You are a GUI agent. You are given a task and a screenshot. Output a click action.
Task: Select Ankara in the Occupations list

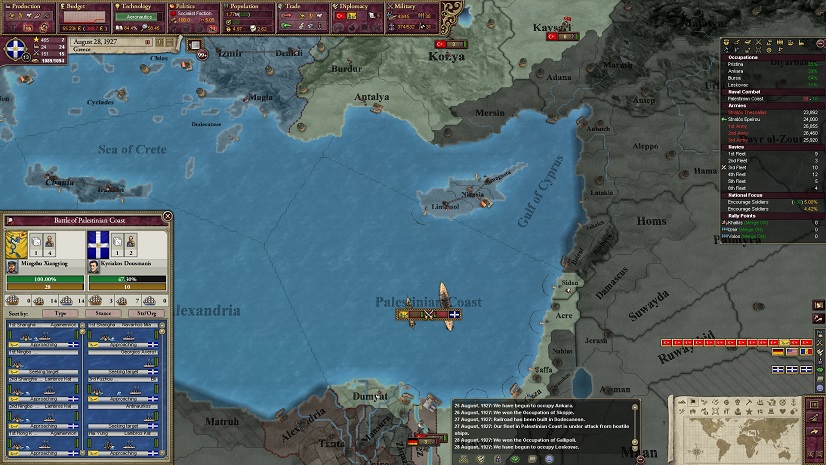(738, 70)
